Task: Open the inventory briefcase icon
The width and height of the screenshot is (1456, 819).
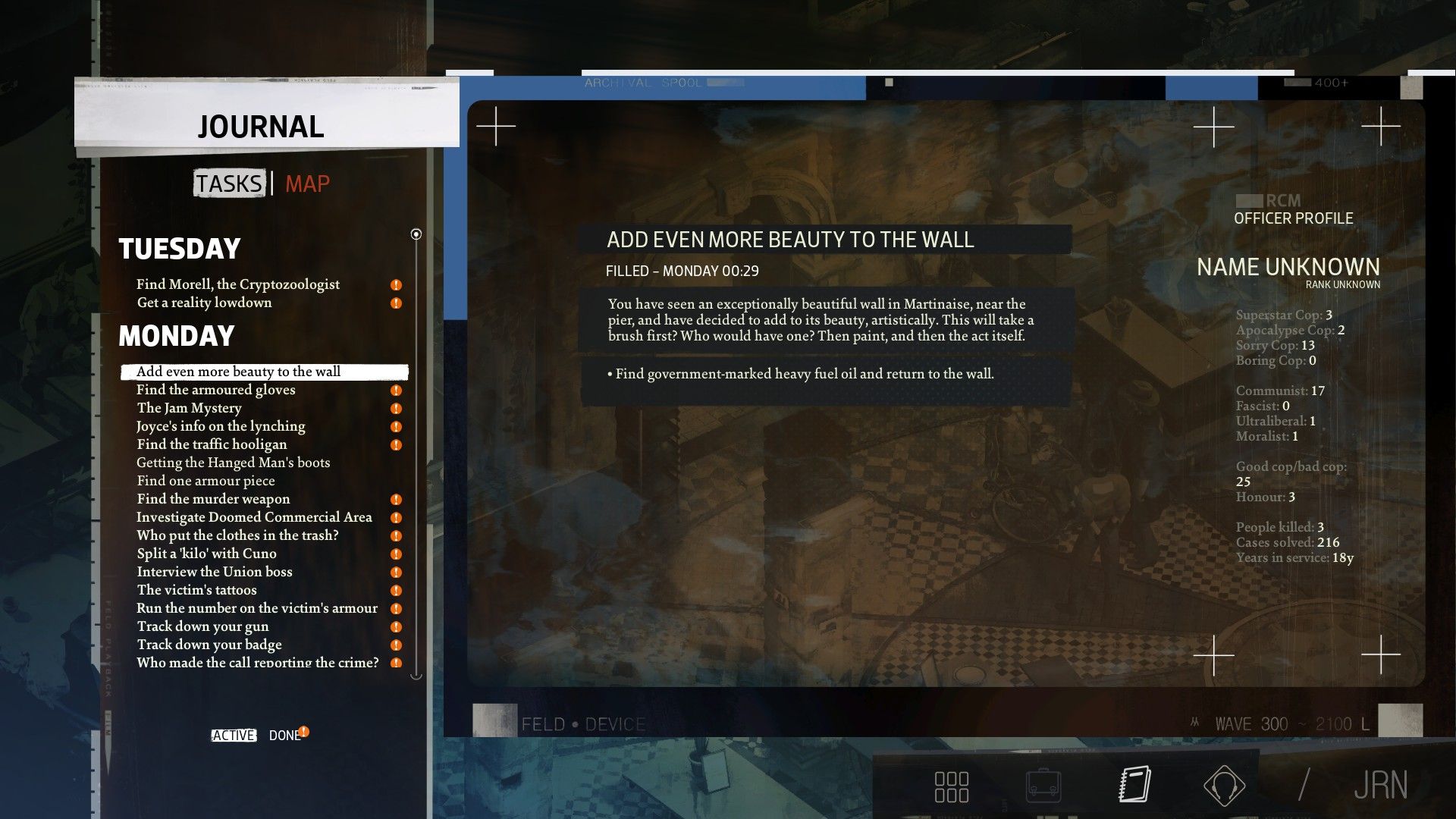Action: point(1043,786)
